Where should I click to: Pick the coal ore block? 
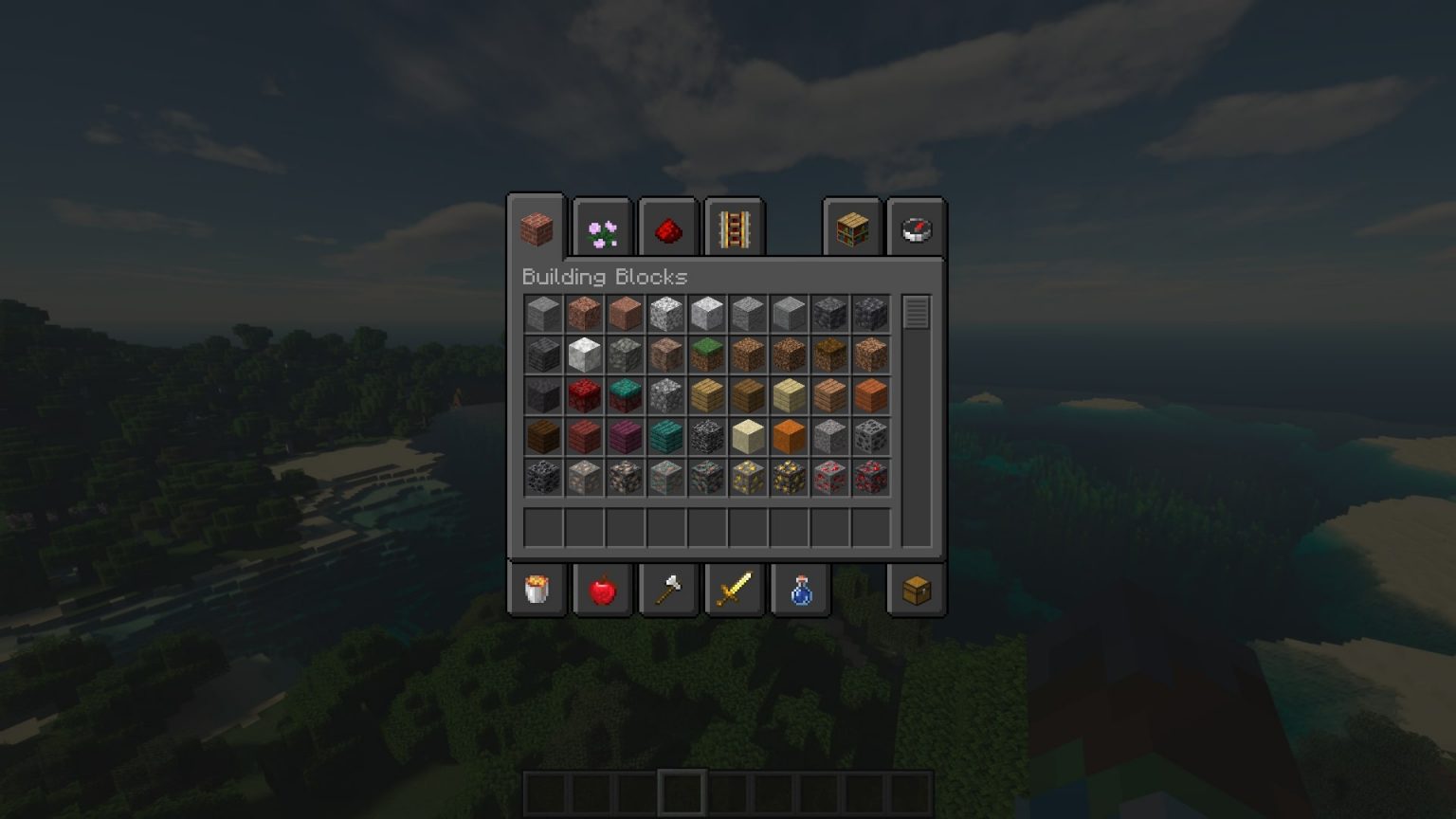coord(871,436)
